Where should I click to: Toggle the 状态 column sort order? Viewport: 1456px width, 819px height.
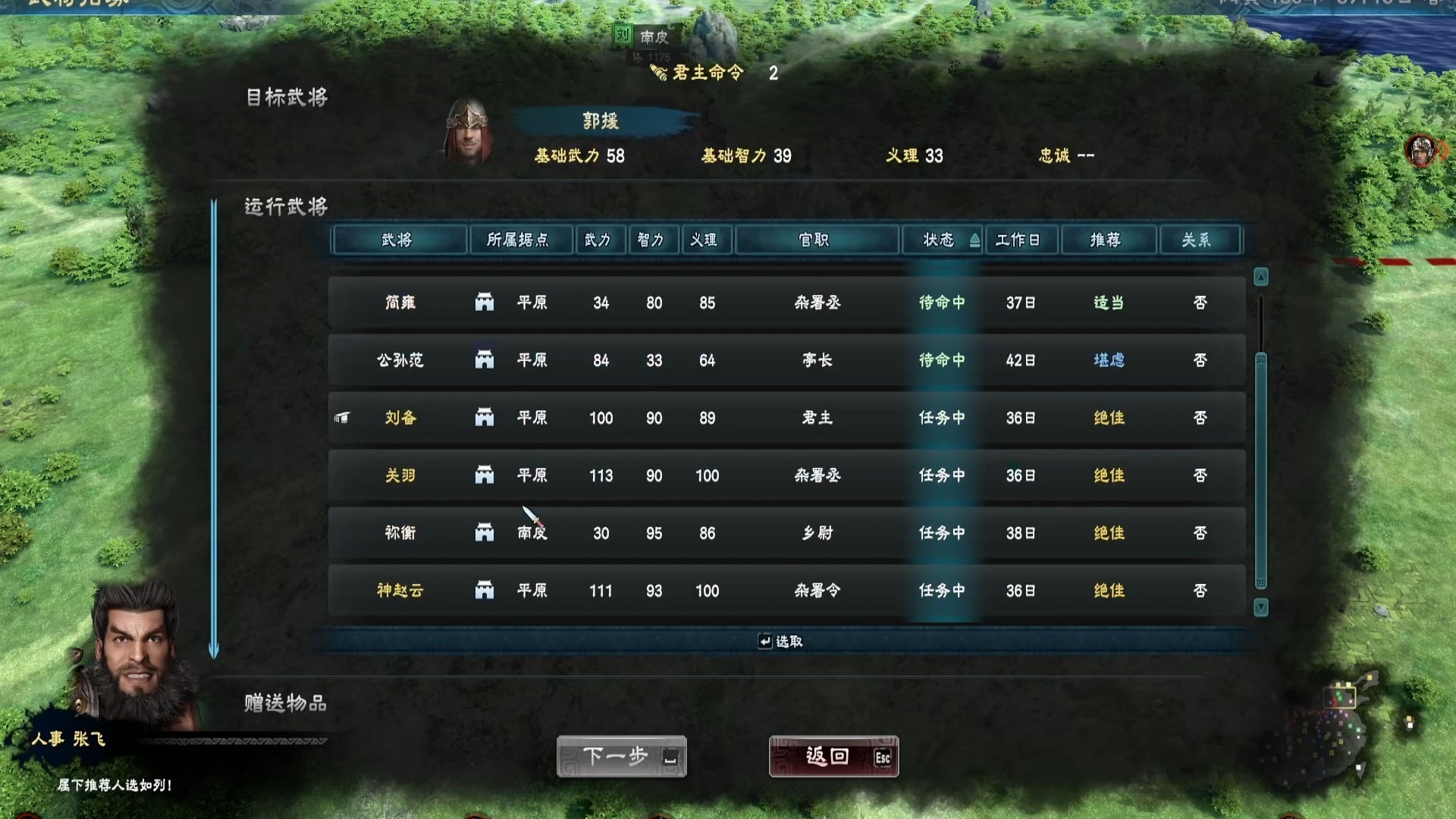(x=942, y=240)
